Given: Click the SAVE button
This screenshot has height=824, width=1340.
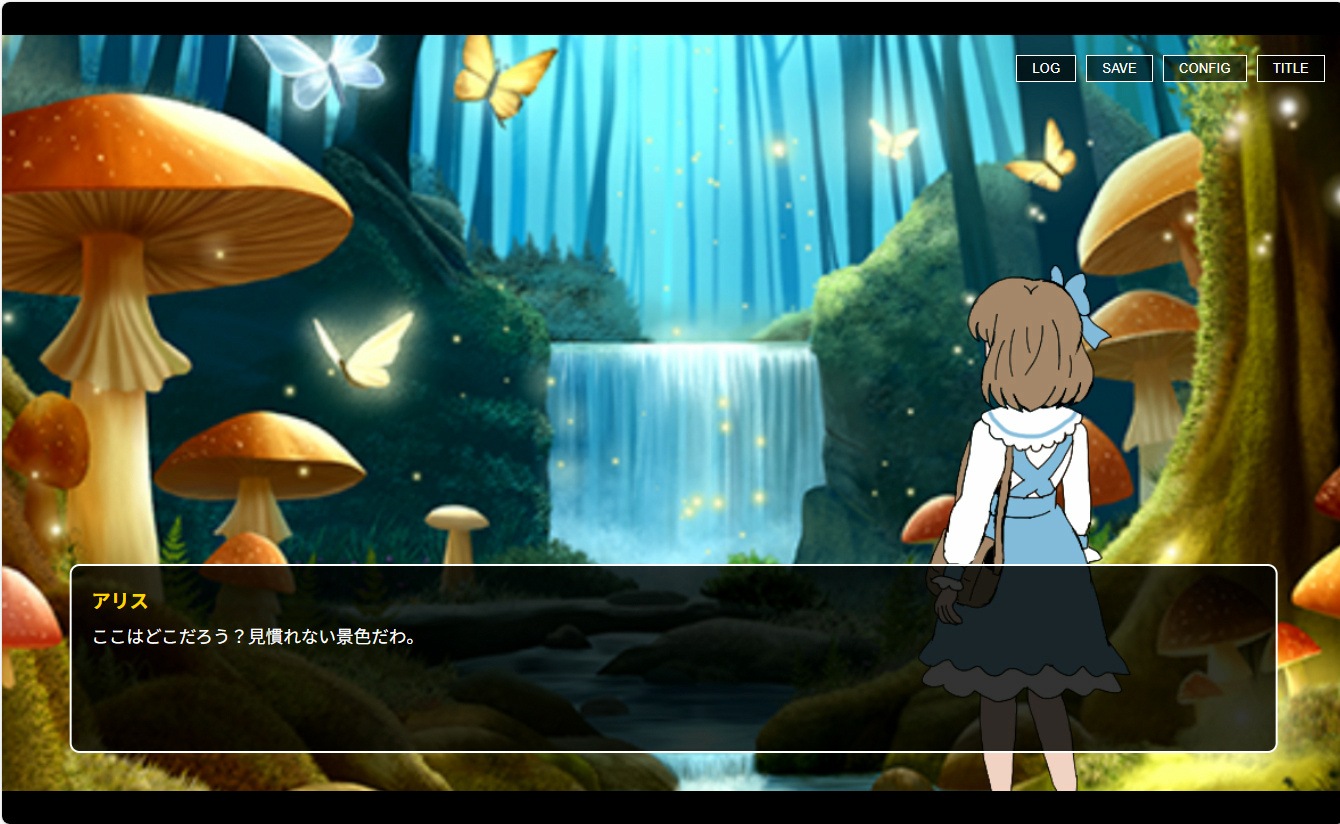Looking at the screenshot, I should coord(1119,68).
